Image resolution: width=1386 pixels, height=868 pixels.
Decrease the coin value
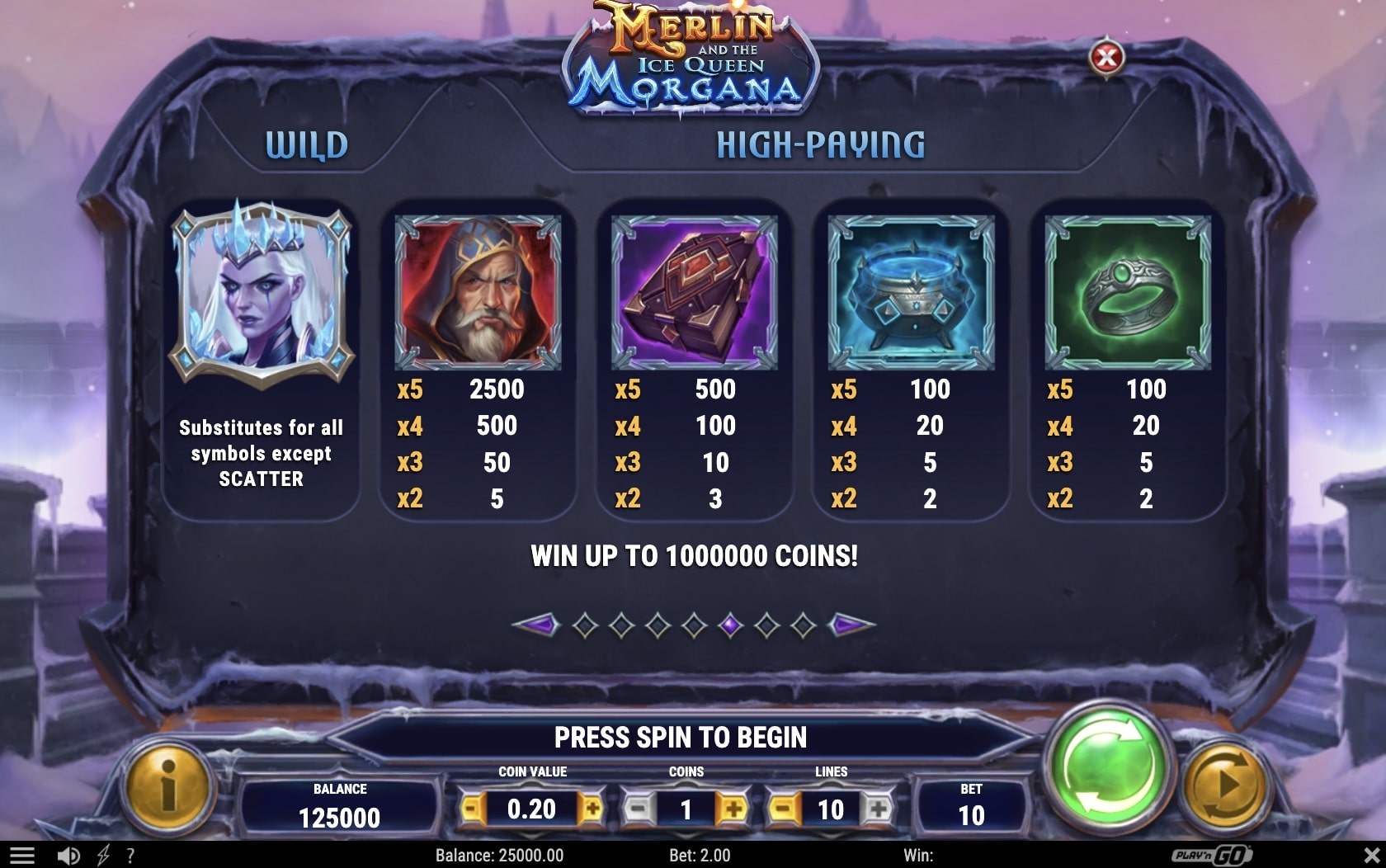point(472,809)
